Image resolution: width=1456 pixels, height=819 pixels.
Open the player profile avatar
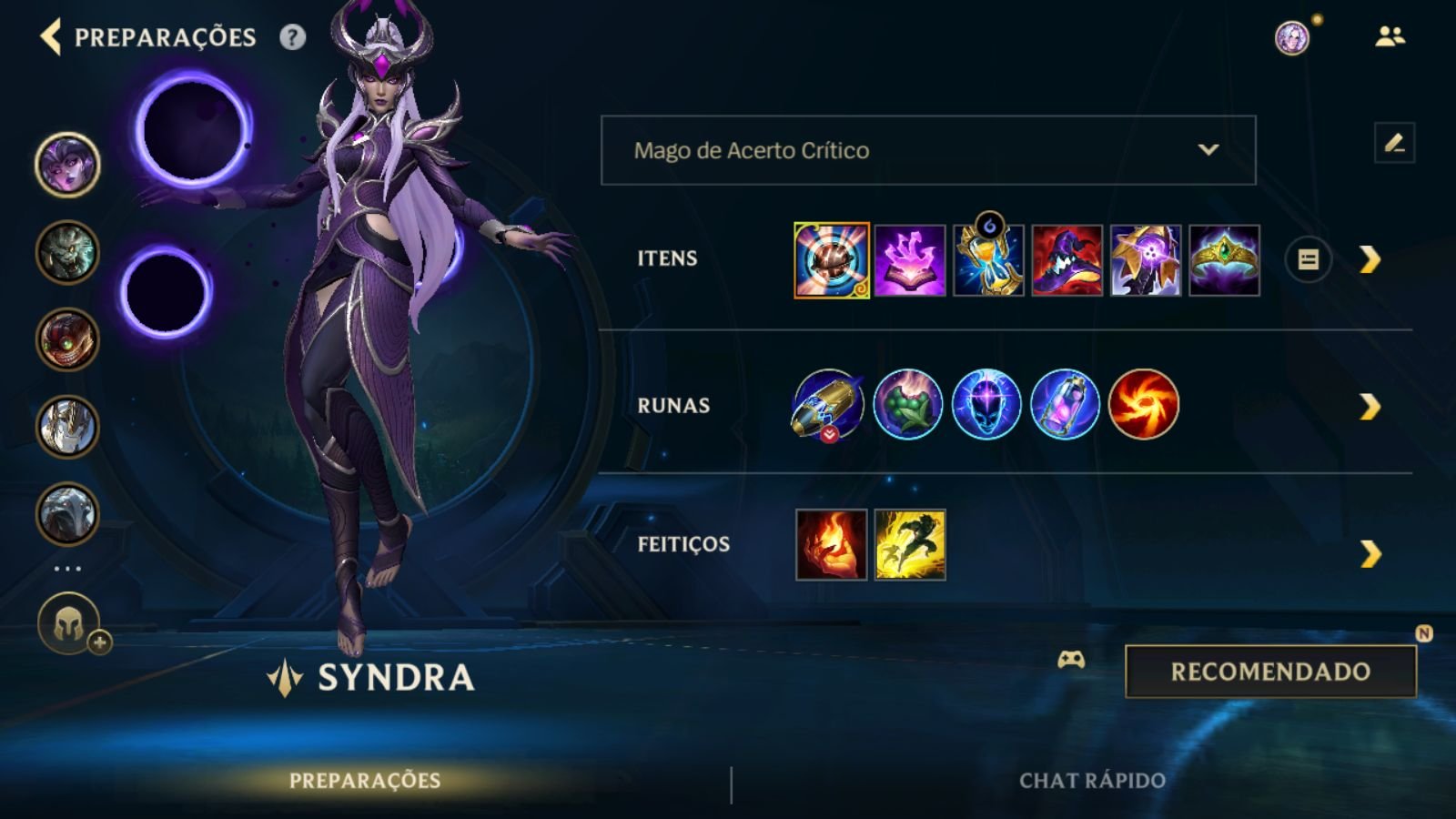click(1291, 37)
